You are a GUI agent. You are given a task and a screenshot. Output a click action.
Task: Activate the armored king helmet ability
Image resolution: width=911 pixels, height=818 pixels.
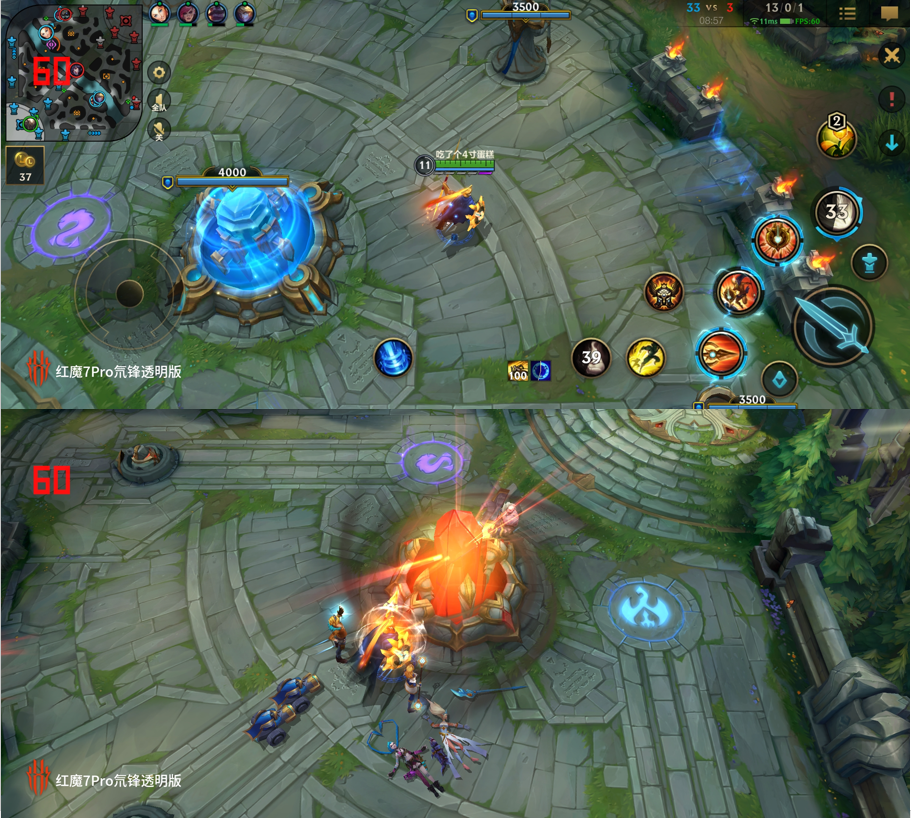pyautogui.click(x=664, y=292)
